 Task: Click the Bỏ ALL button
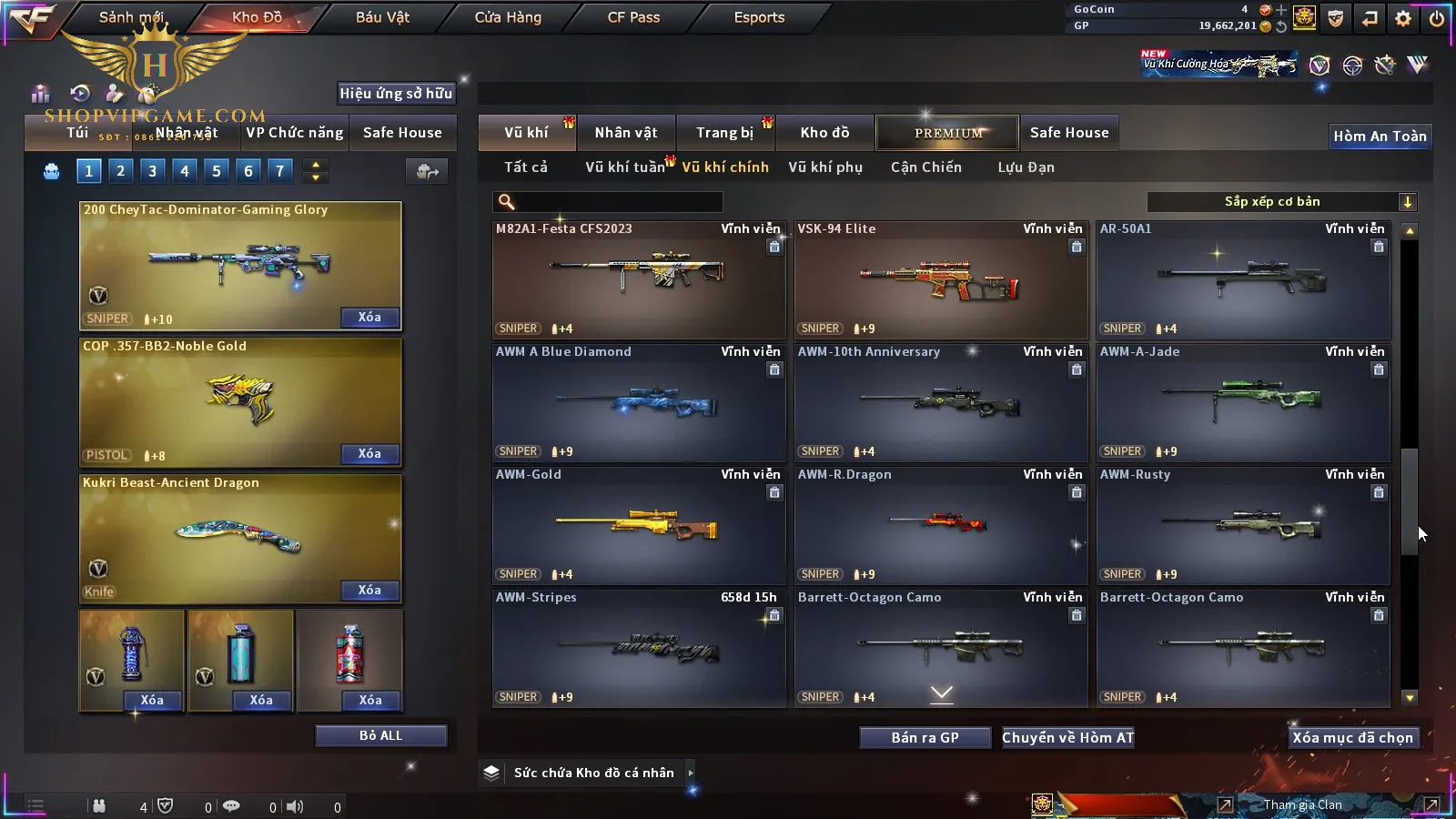380,736
